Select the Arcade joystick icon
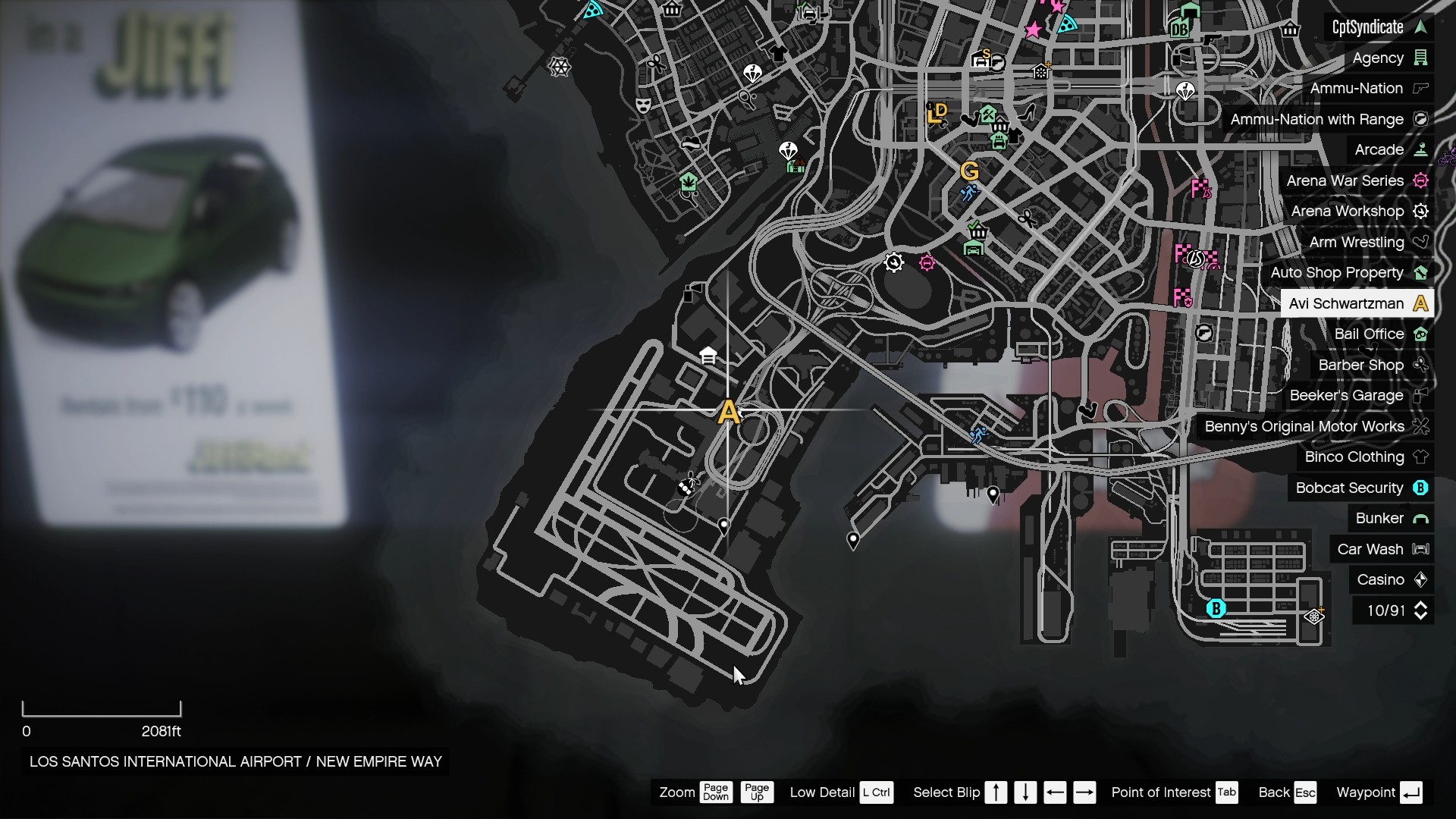The image size is (1456, 819). click(1422, 149)
